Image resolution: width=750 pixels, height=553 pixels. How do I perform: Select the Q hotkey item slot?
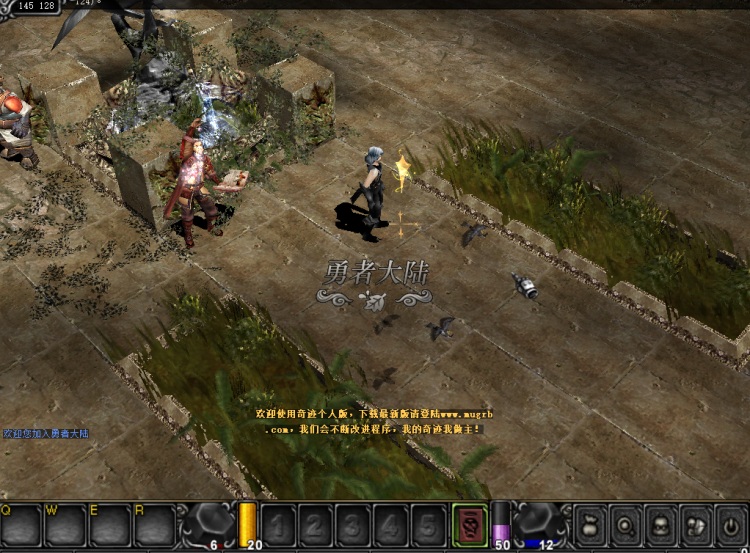click(21, 525)
